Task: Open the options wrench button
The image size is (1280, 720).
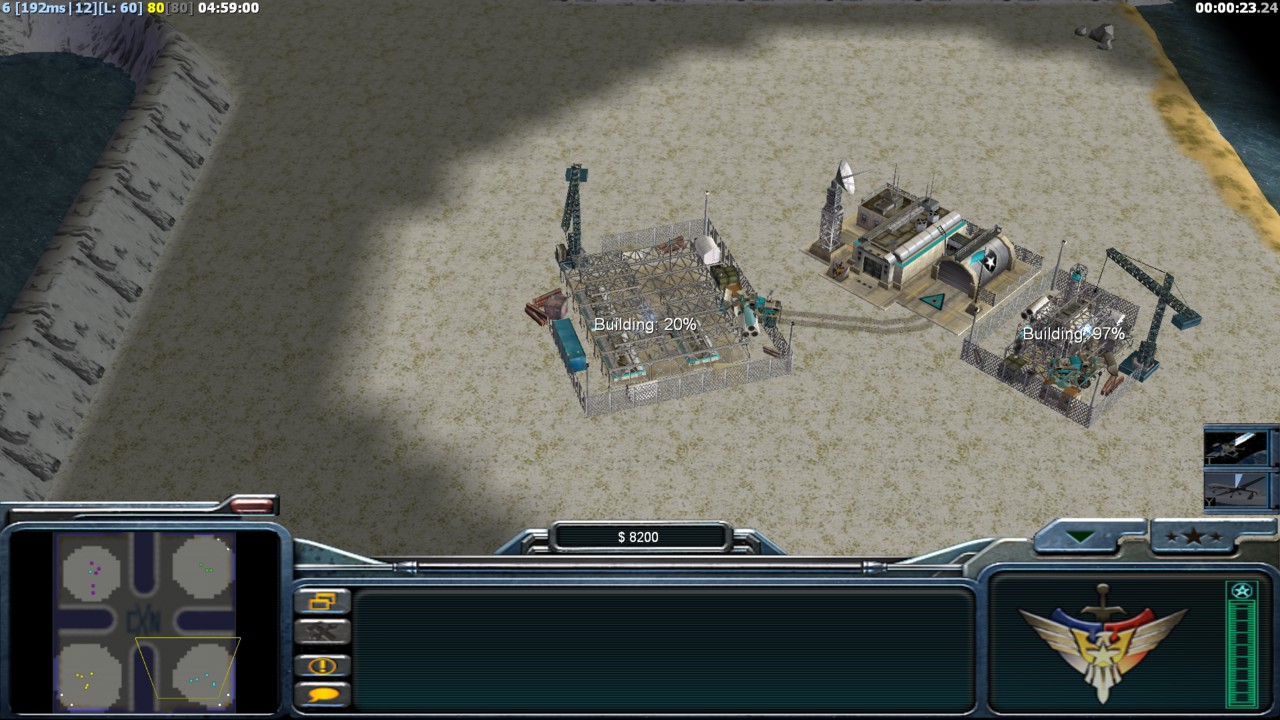Action: pyautogui.click(x=323, y=632)
